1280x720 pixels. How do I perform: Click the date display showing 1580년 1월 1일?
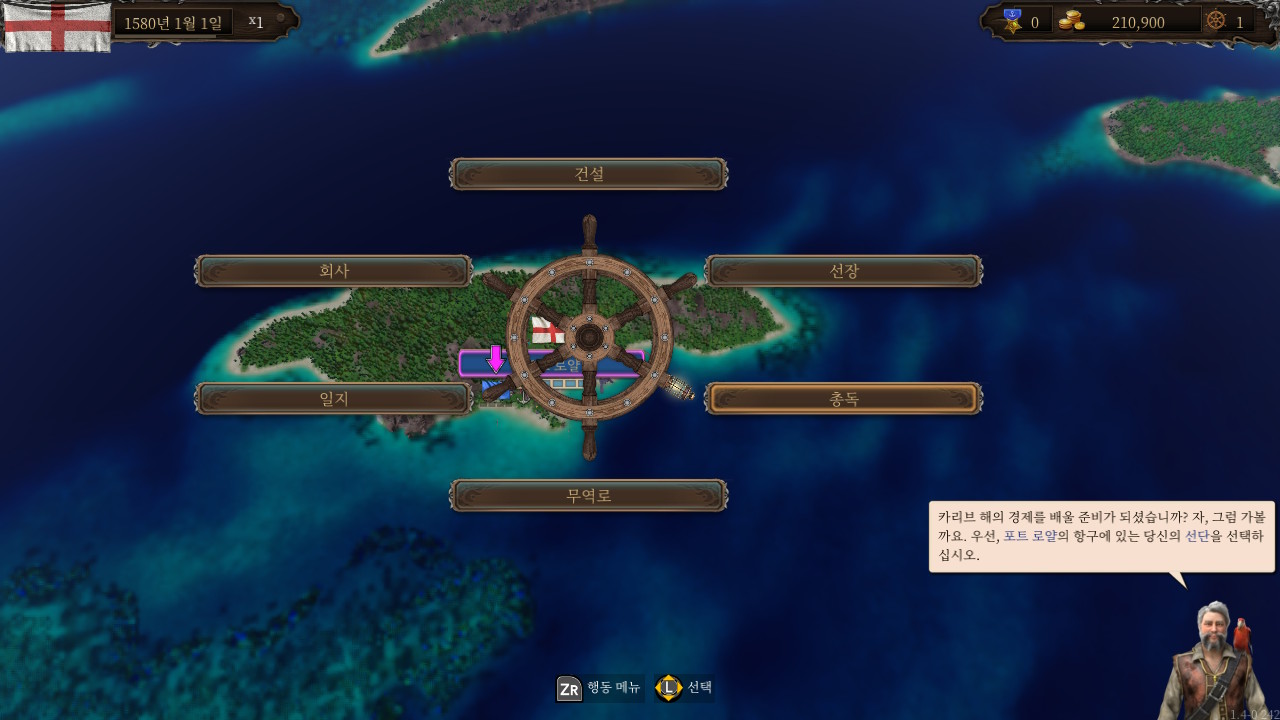172,21
